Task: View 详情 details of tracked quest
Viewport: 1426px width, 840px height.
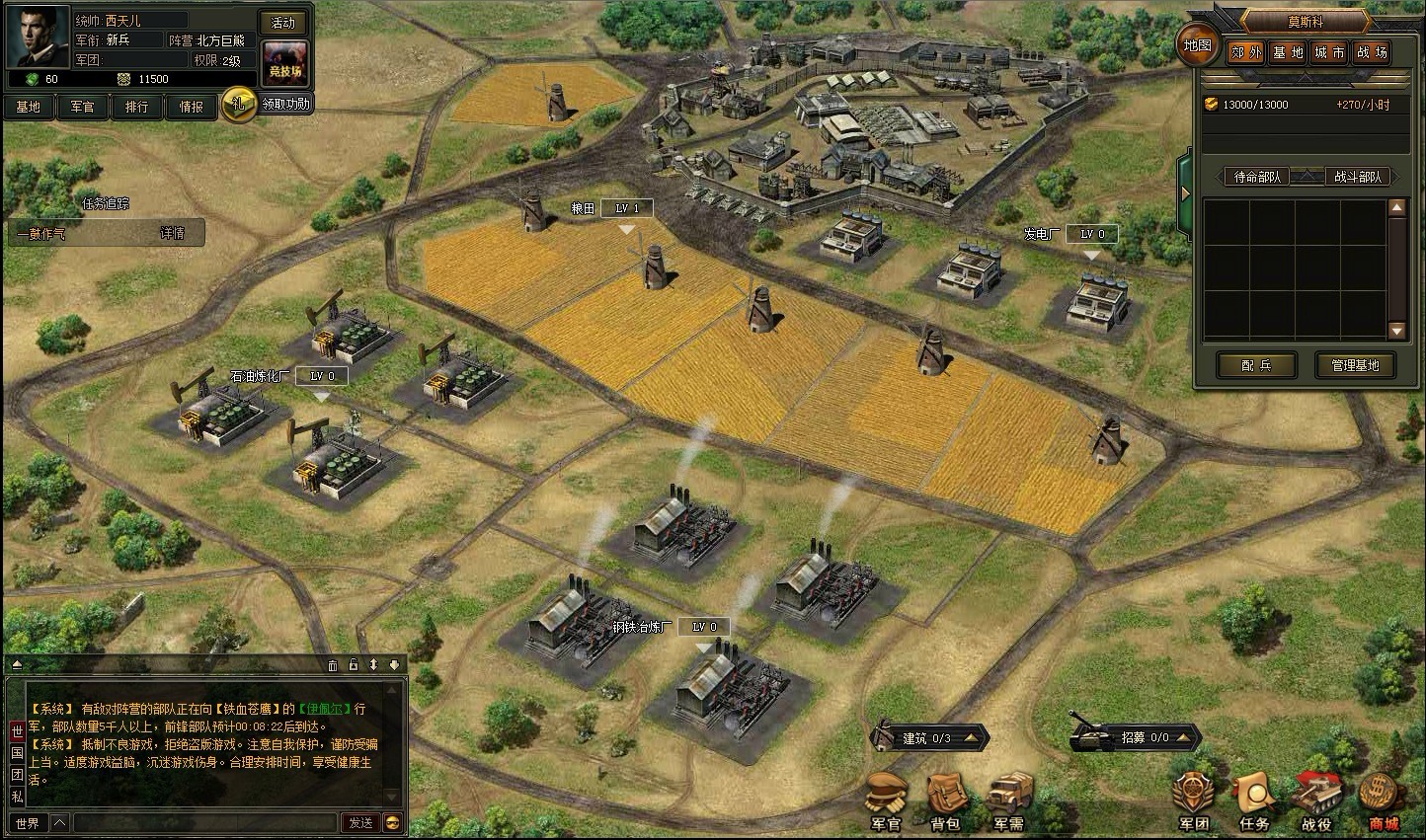Action: [x=172, y=234]
